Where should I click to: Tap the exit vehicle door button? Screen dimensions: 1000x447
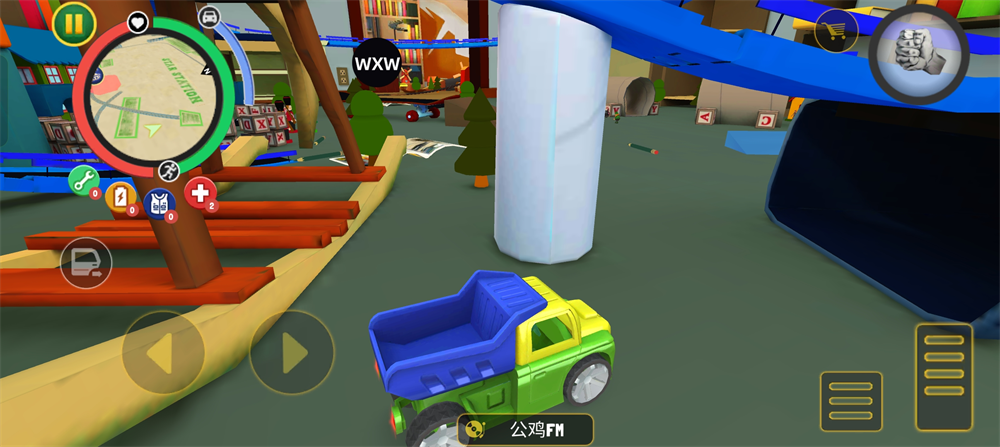[85, 263]
